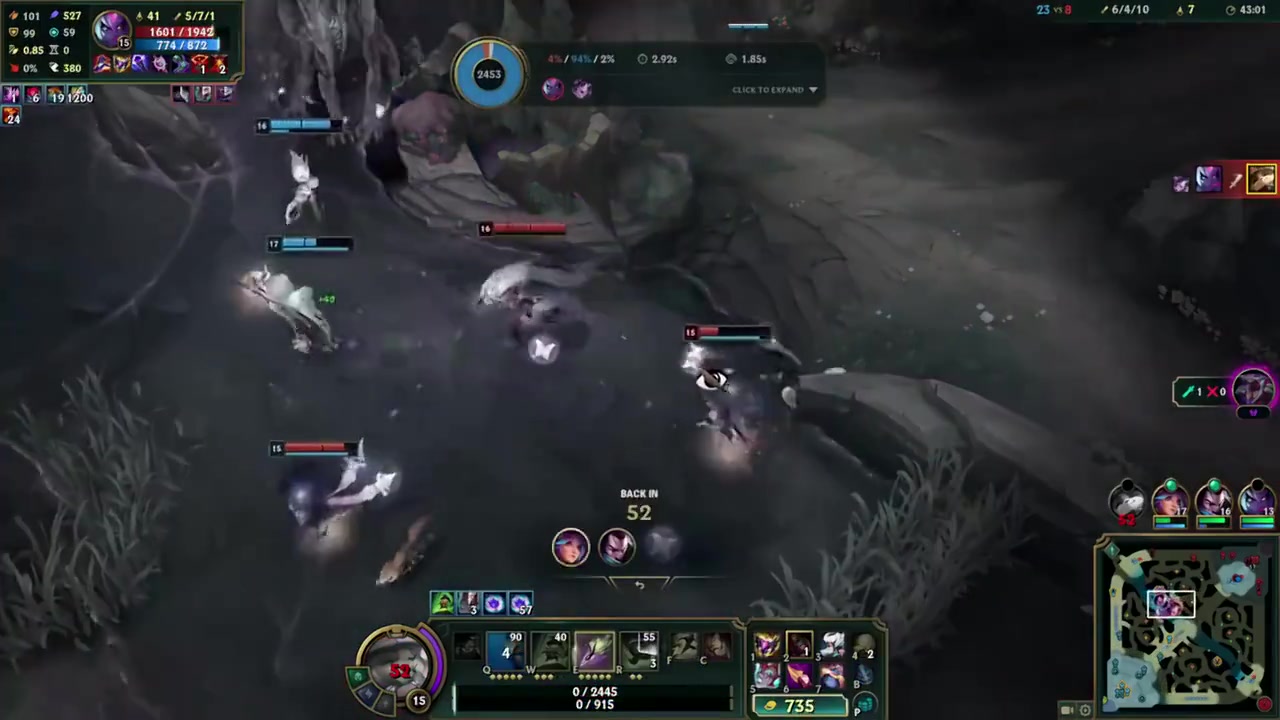
Task: Expand the death recap panel
Action: pyautogui.click(x=775, y=90)
